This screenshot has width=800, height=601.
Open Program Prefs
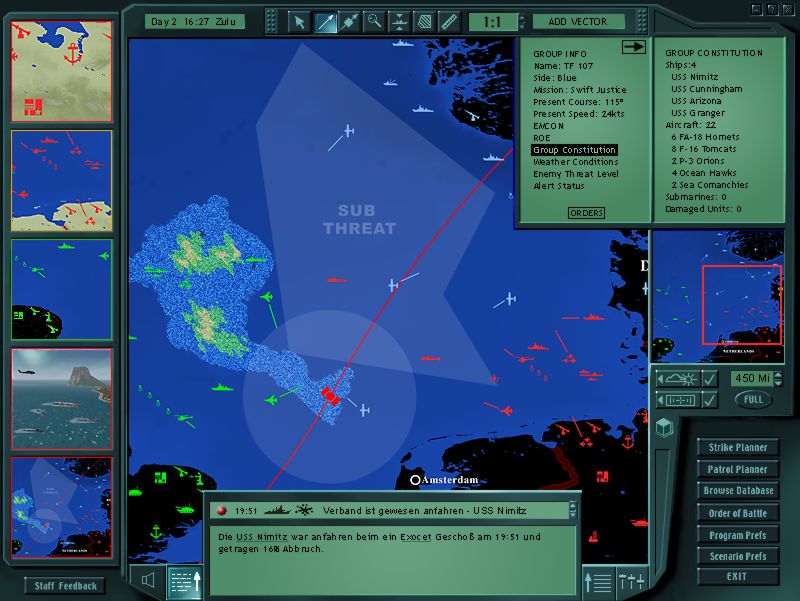(x=738, y=535)
